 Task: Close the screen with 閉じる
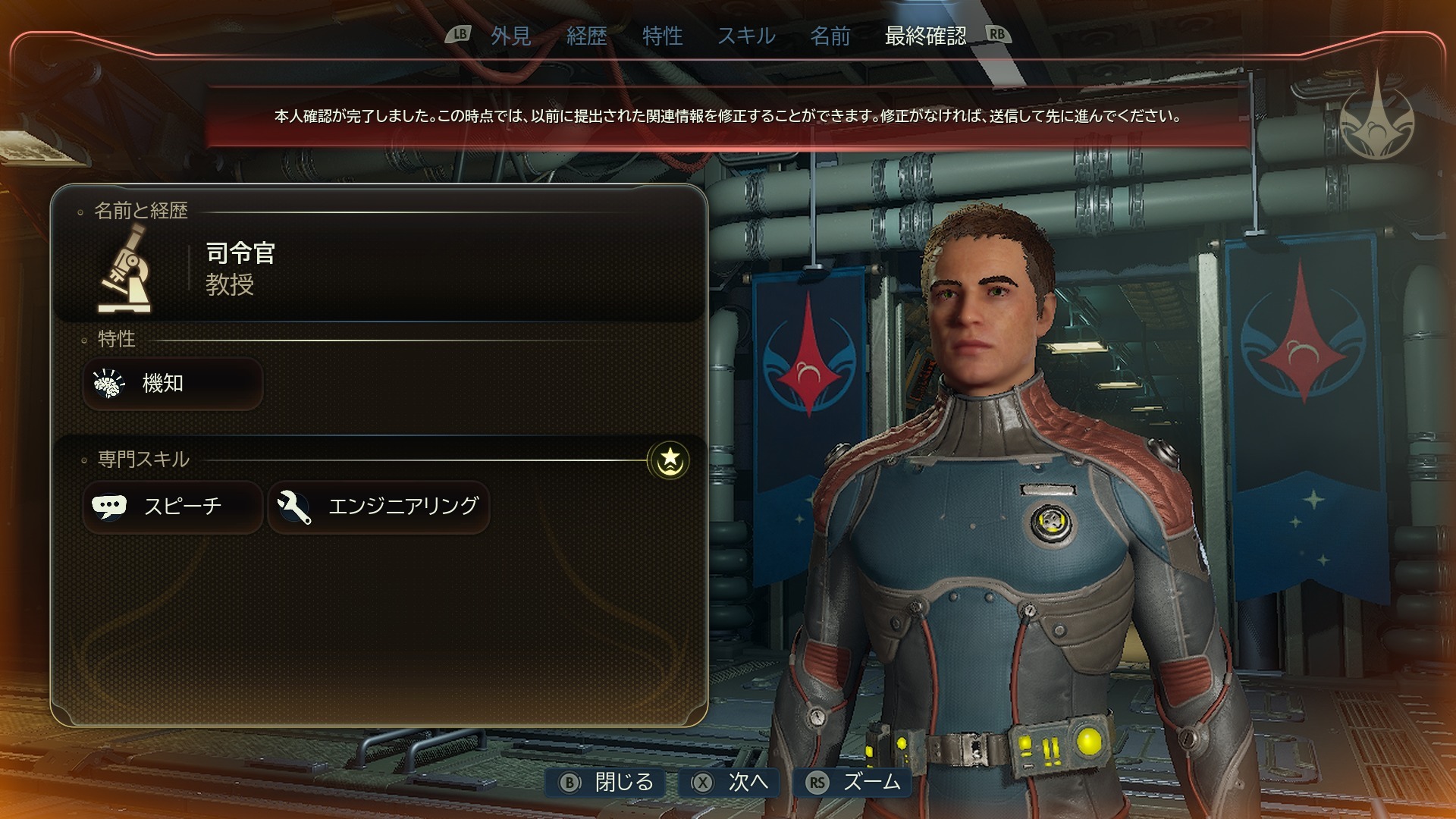click(x=607, y=782)
